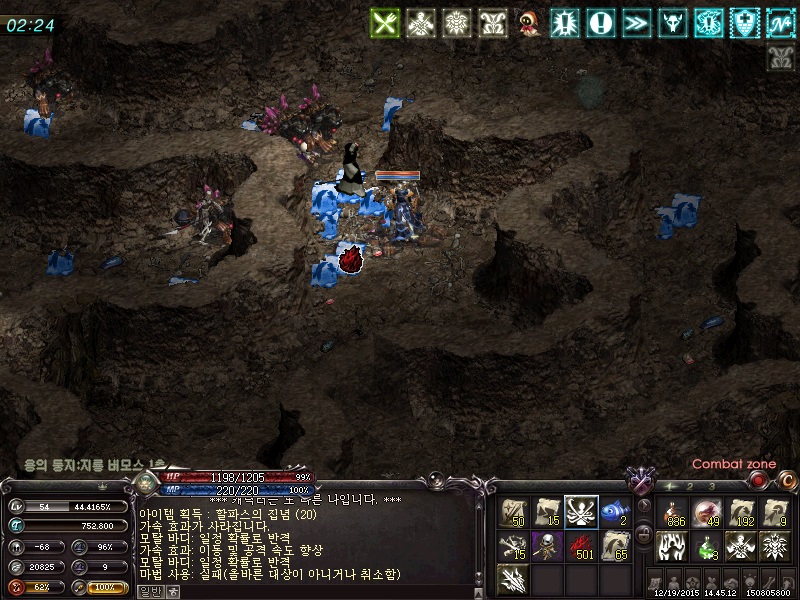Use the scroll slot showing 50
800x600 pixels.
coord(515,511)
